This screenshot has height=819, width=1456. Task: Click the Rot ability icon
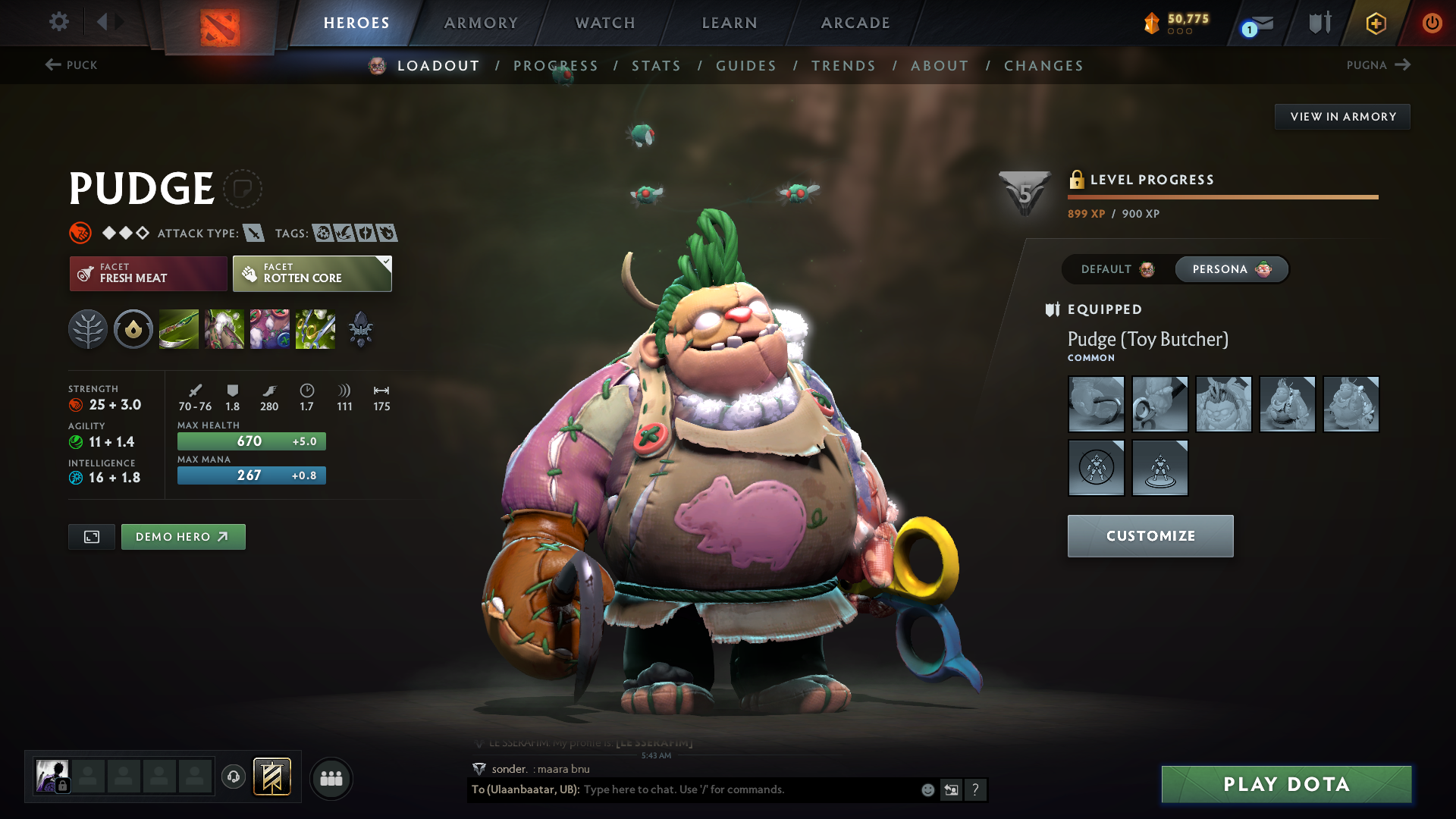point(225,329)
